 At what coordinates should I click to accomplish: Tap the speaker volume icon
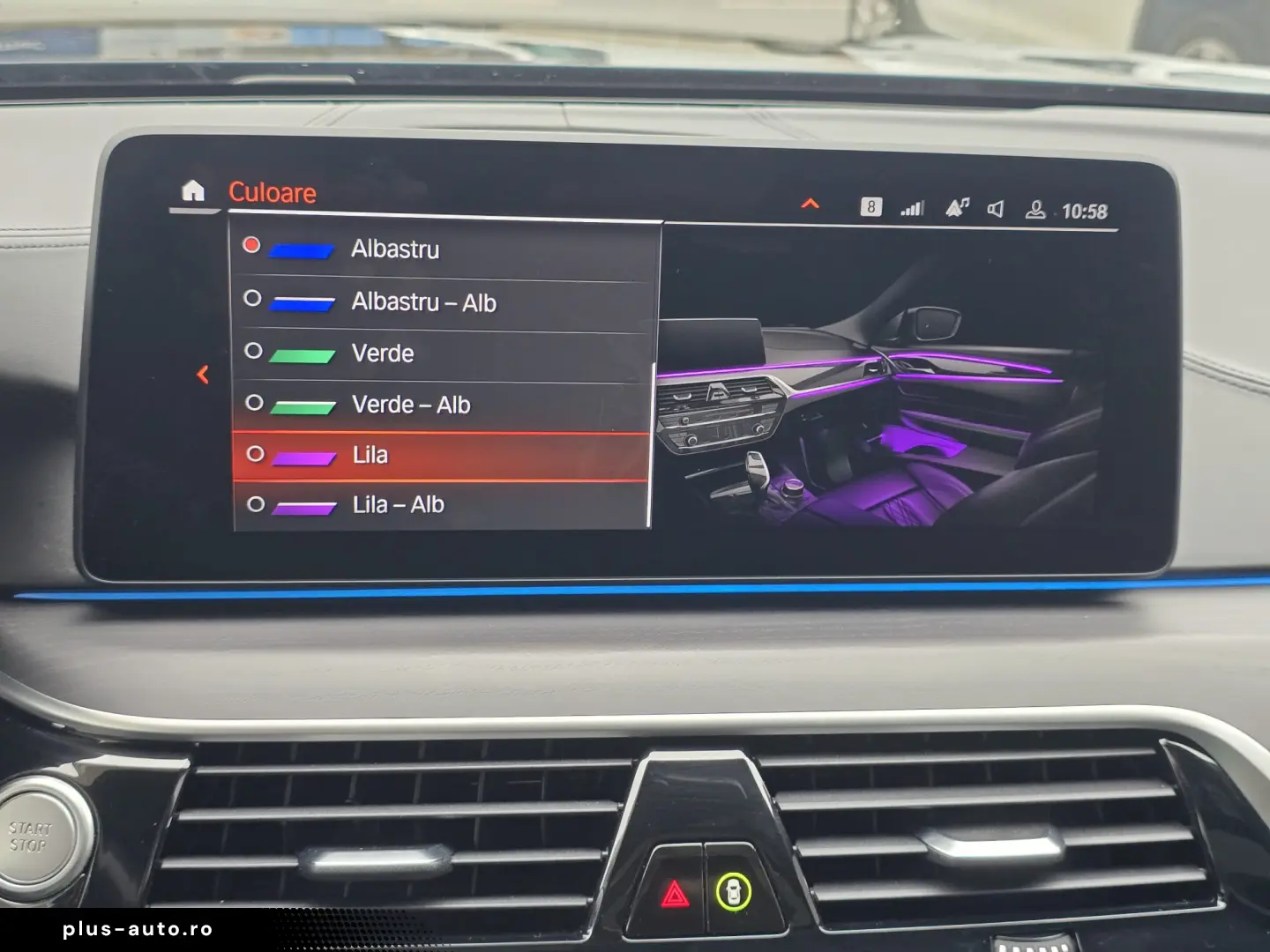(995, 209)
